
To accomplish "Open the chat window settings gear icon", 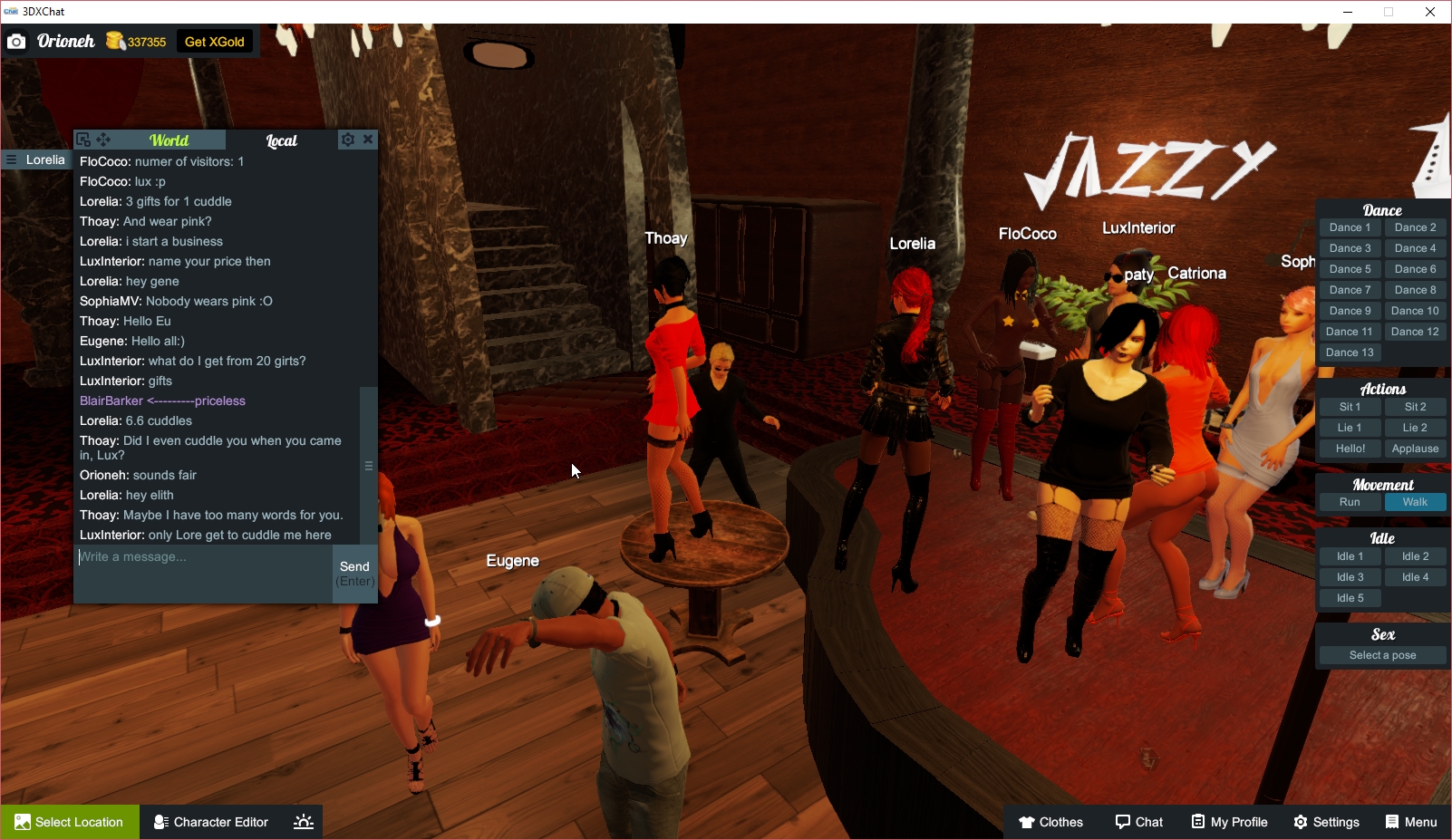I will (x=347, y=140).
